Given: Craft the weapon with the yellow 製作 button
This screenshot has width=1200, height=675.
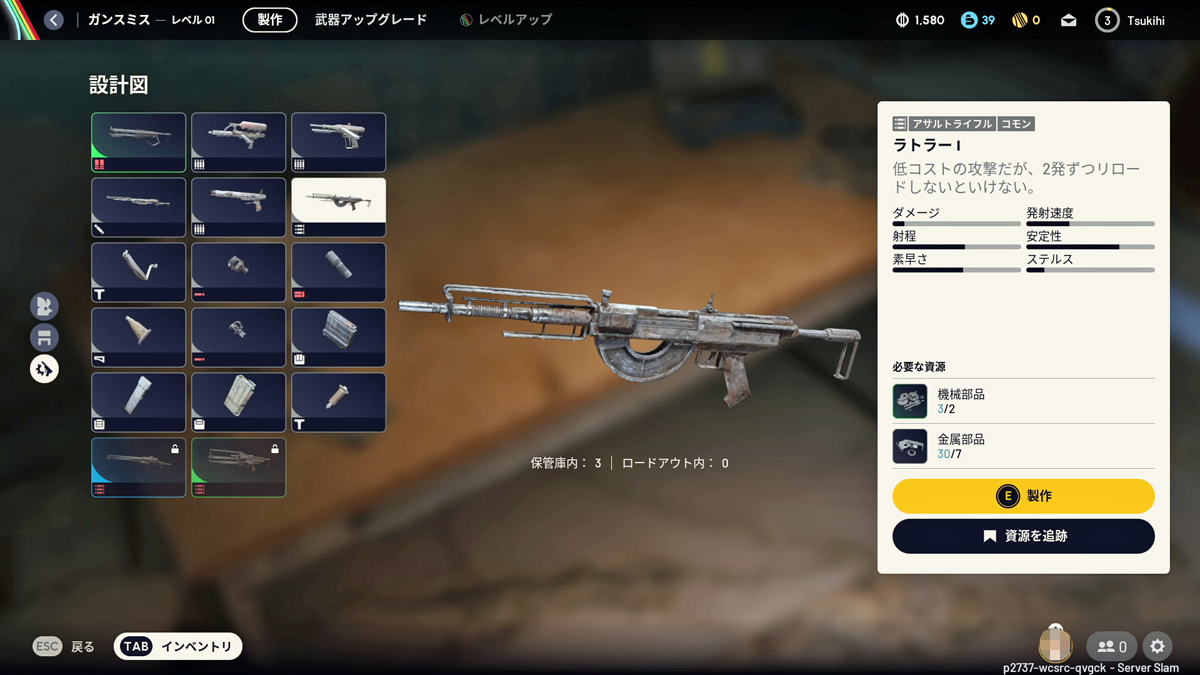Looking at the screenshot, I should coord(1023,496).
